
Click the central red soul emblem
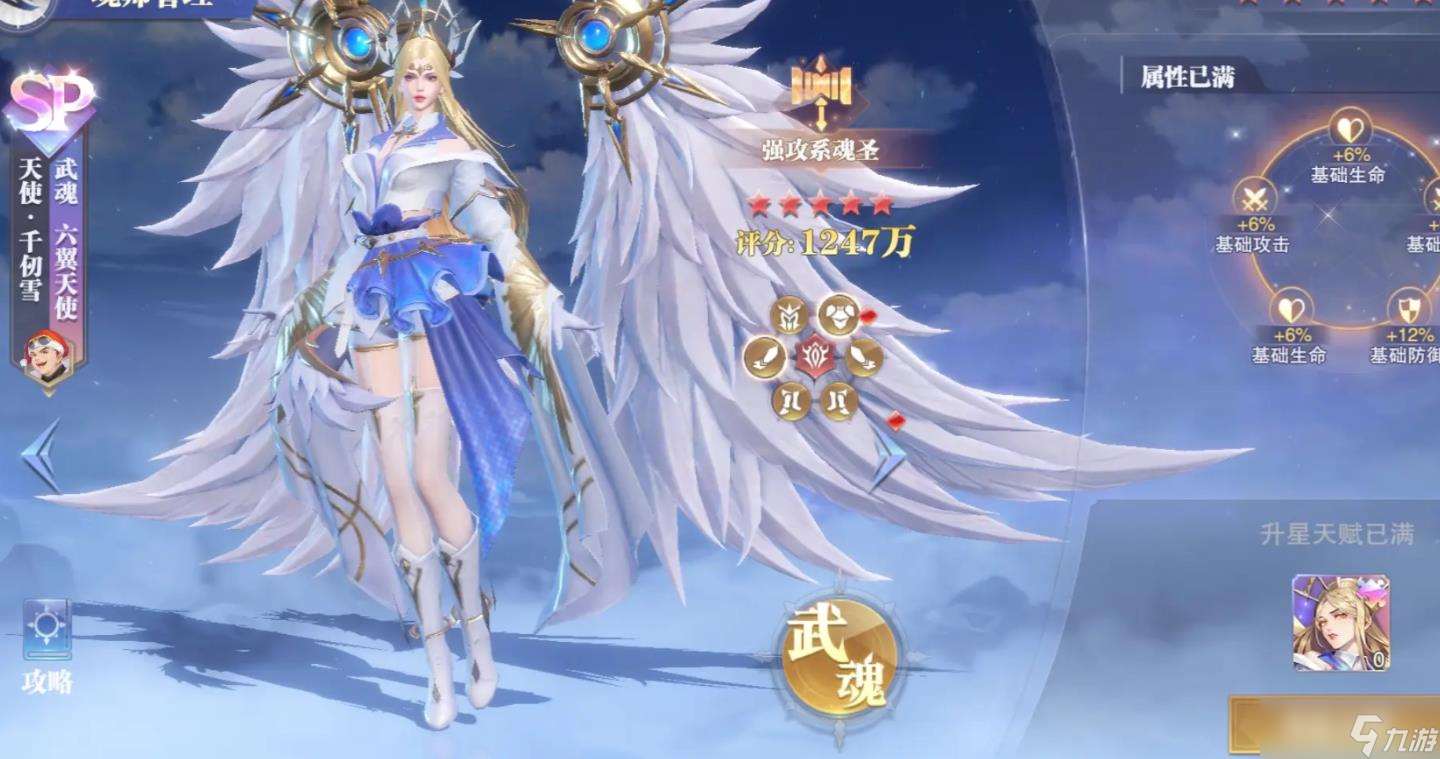(x=815, y=357)
